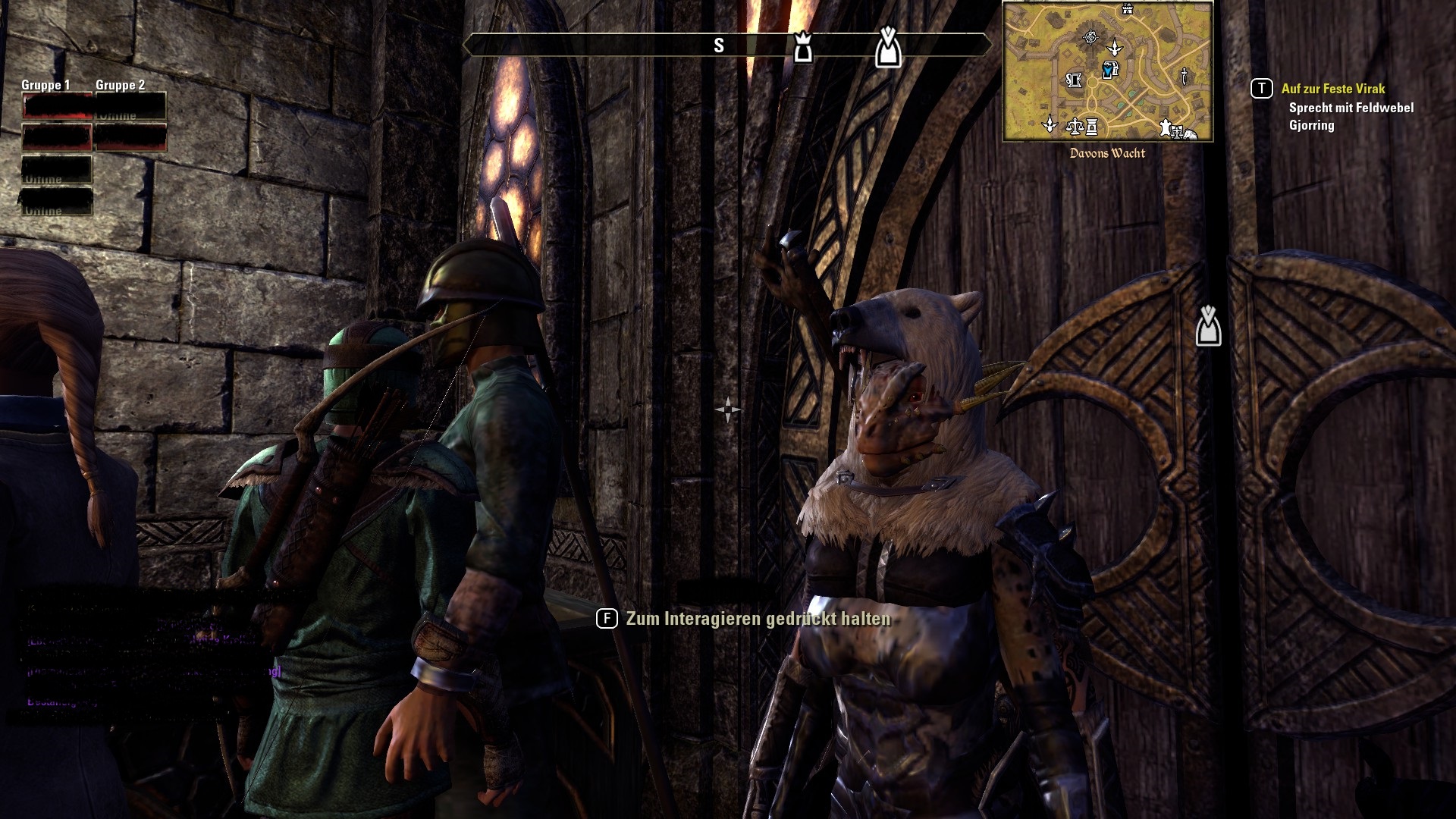Open the Davons Wacht minimap
The width and height of the screenshot is (1456, 819).
click(x=1107, y=72)
